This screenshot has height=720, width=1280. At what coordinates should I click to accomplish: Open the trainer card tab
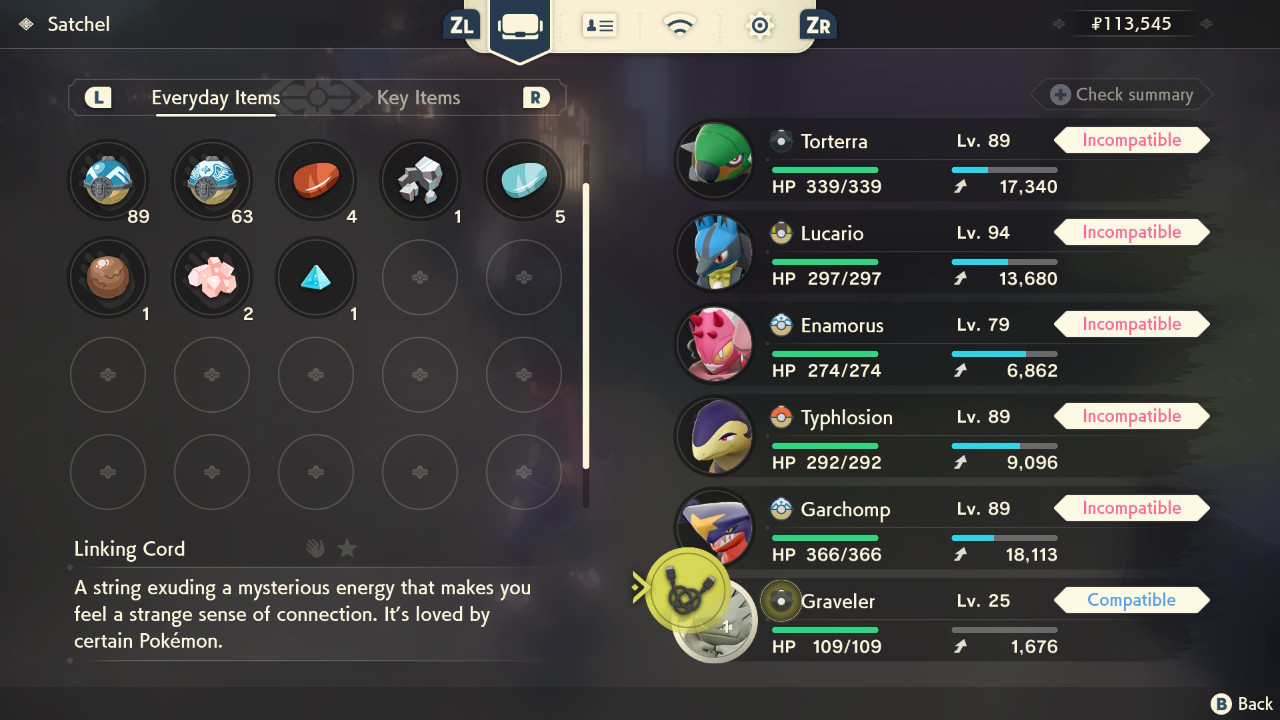[600, 26]
